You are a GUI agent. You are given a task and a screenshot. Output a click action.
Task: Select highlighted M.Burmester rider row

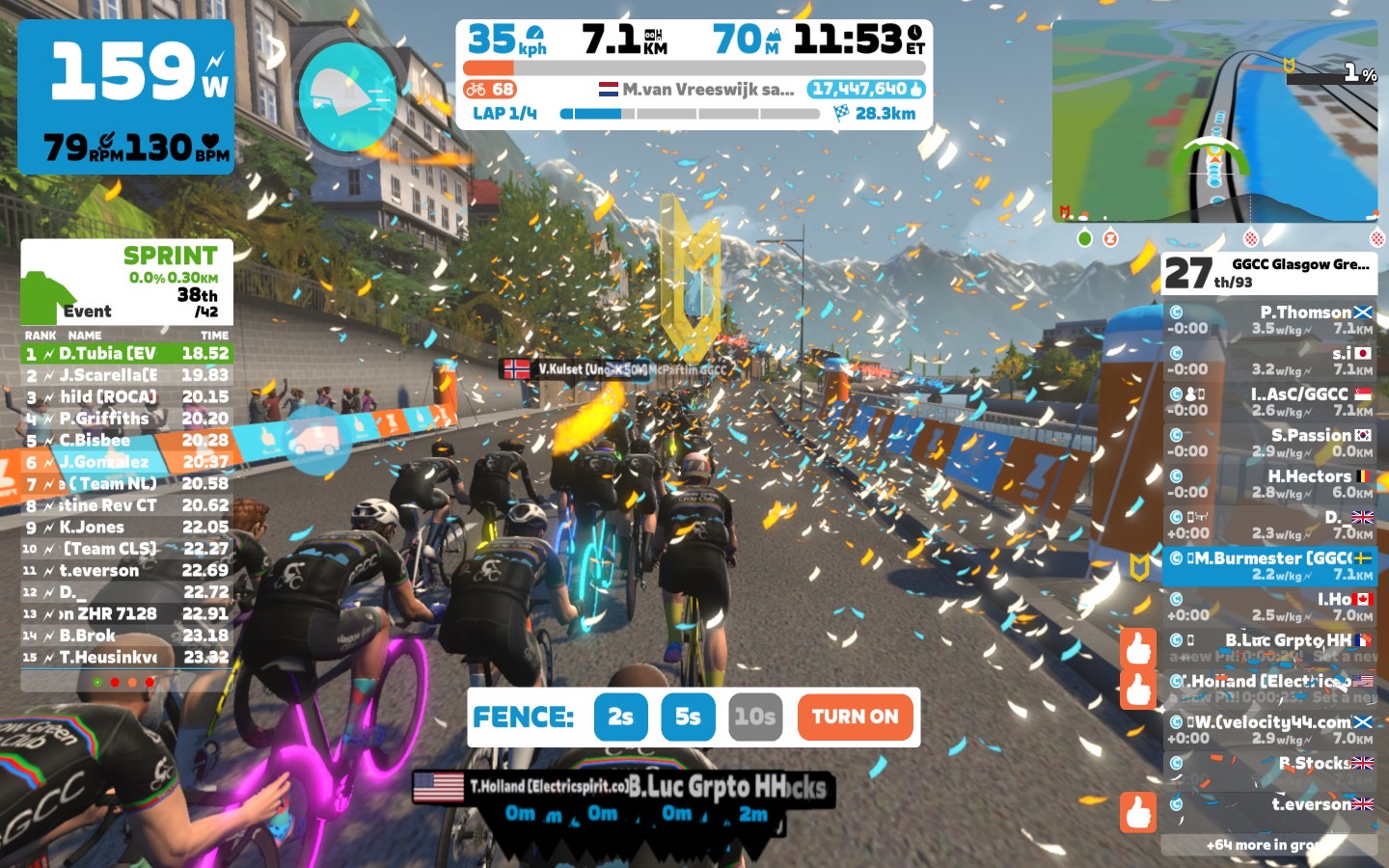tap(1268, 566)
